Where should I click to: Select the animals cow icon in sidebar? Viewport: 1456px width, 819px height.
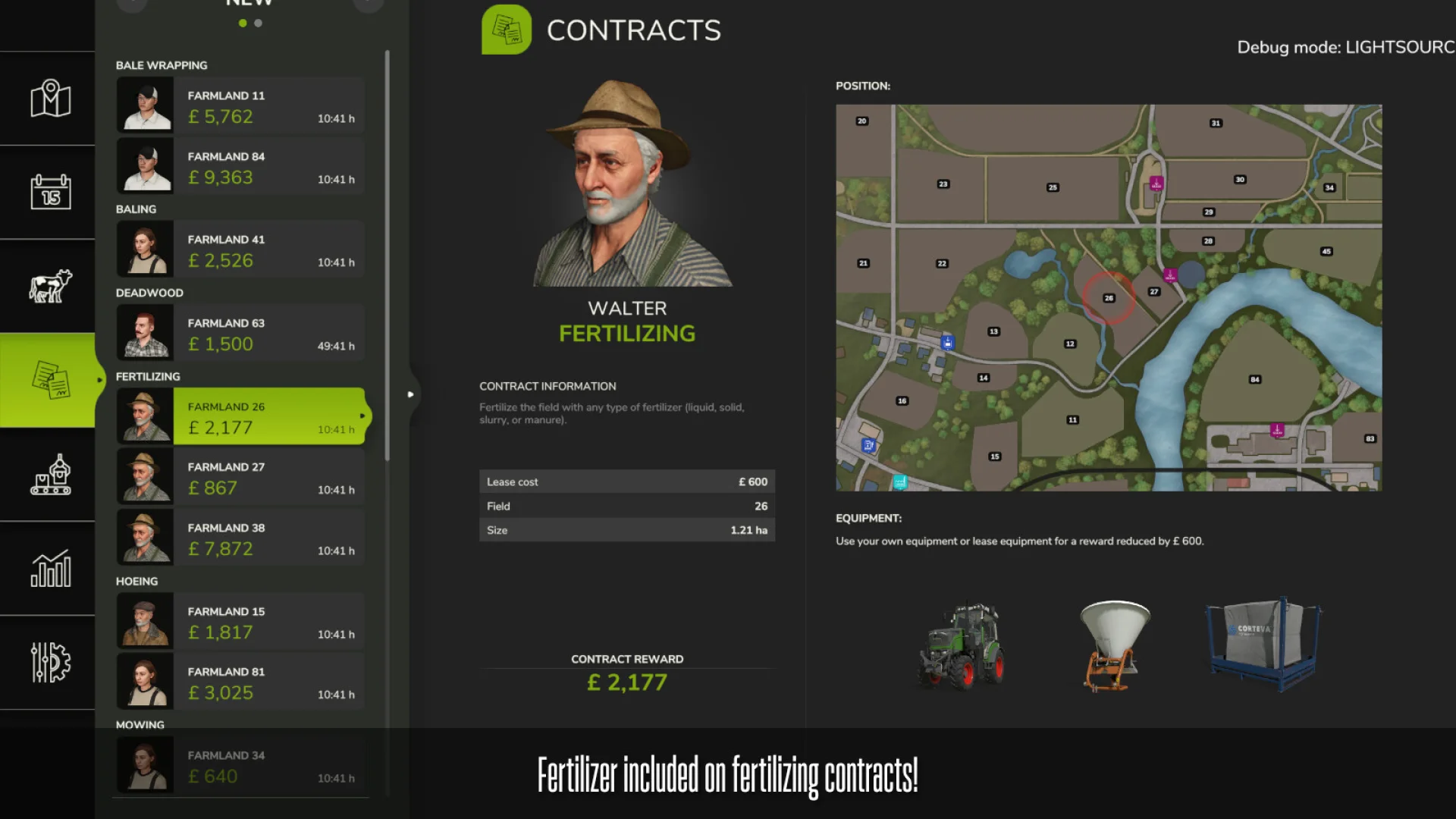point(48,286)
